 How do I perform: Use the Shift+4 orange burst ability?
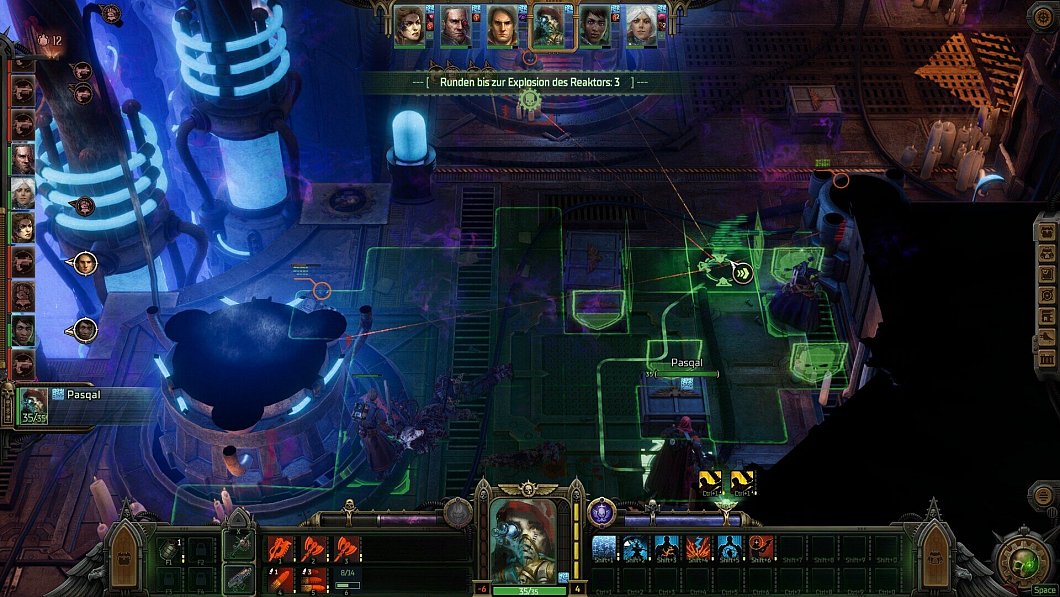[x=698, y=548]
